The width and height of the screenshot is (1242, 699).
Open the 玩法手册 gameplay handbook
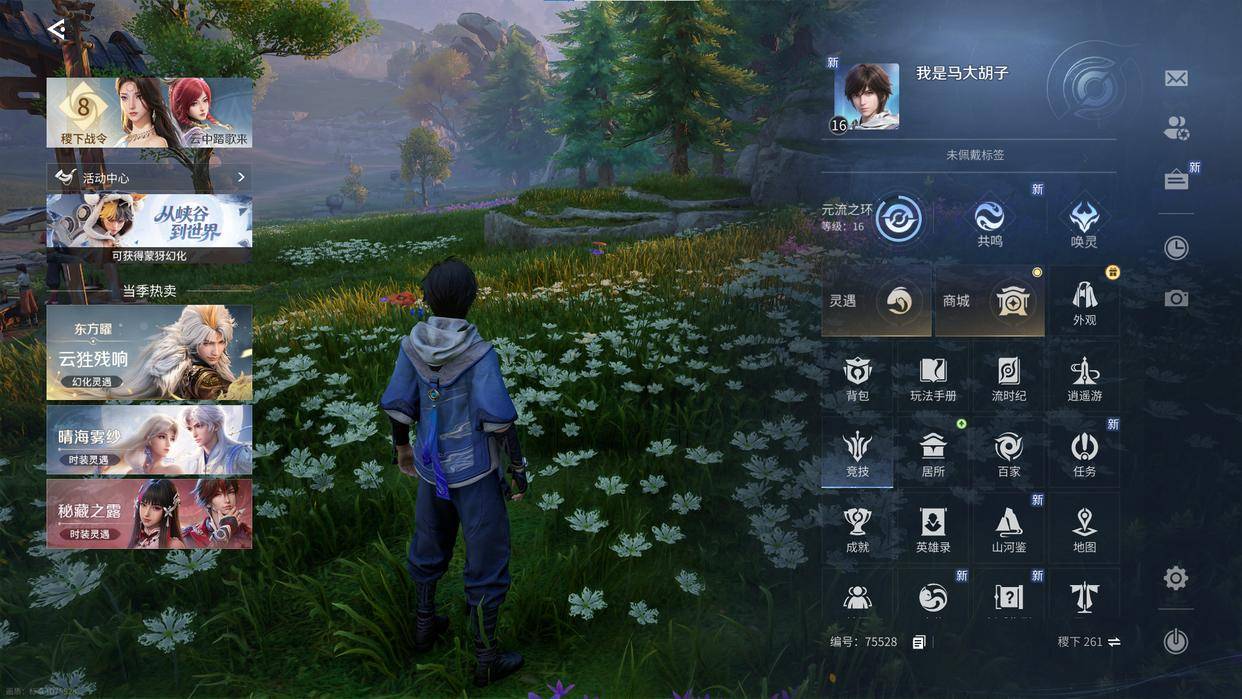[933, 378]
